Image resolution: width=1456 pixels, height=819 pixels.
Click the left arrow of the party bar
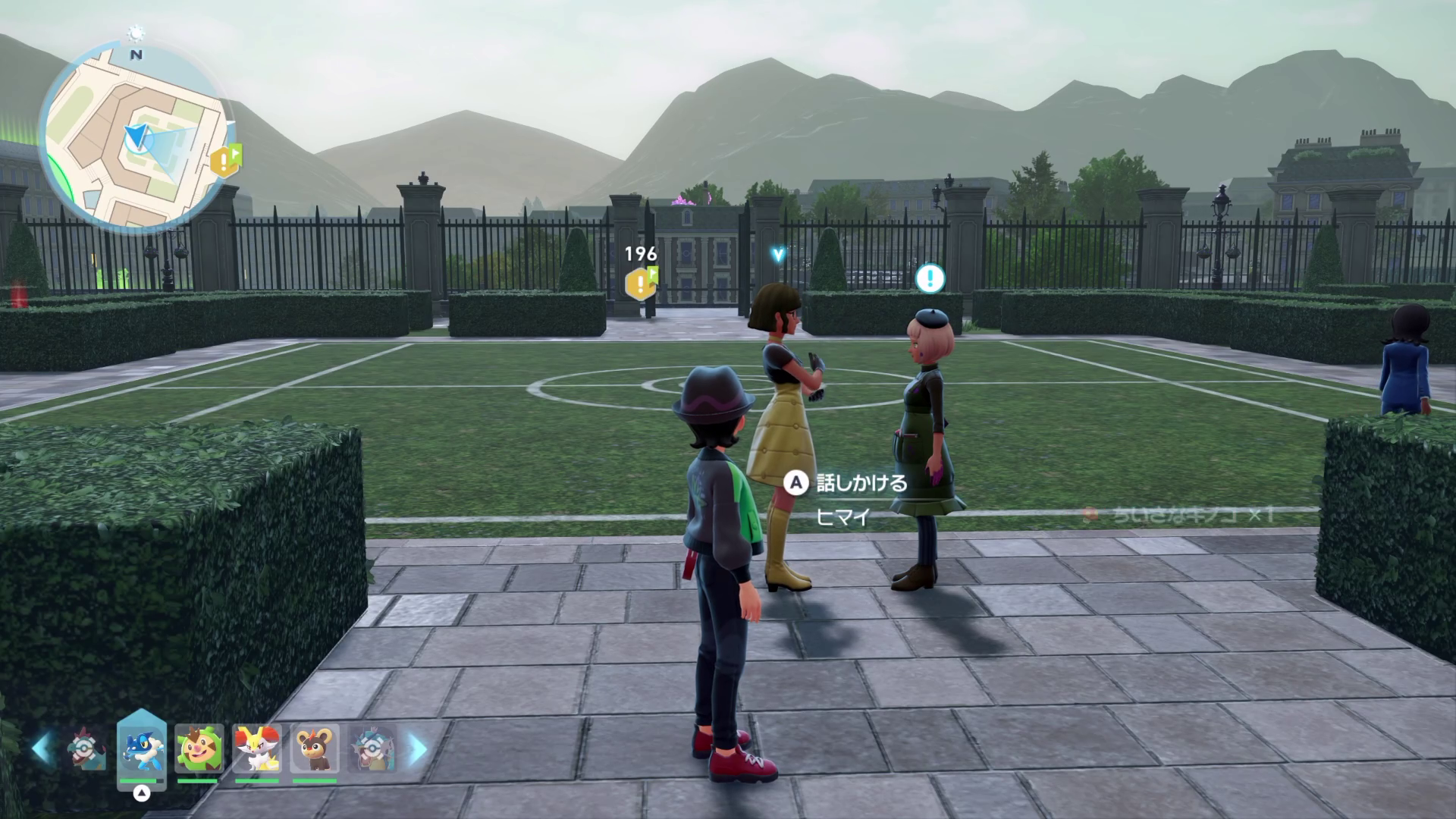41,749
